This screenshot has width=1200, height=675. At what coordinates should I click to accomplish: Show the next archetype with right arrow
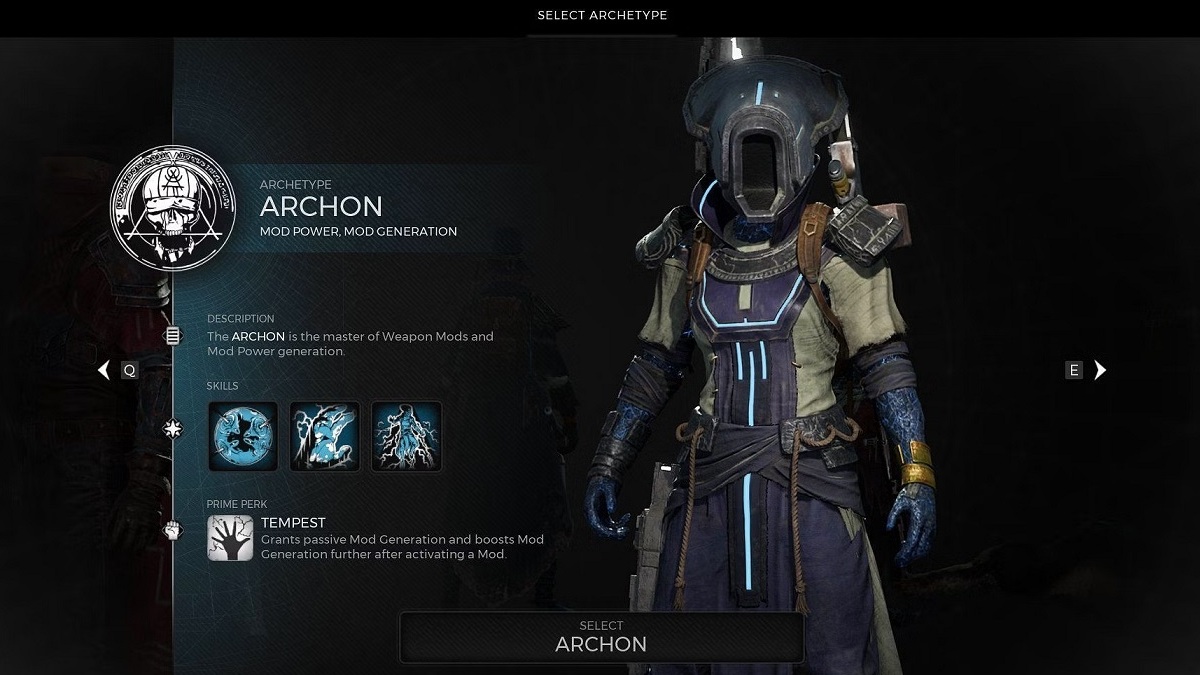point(1100,370)
